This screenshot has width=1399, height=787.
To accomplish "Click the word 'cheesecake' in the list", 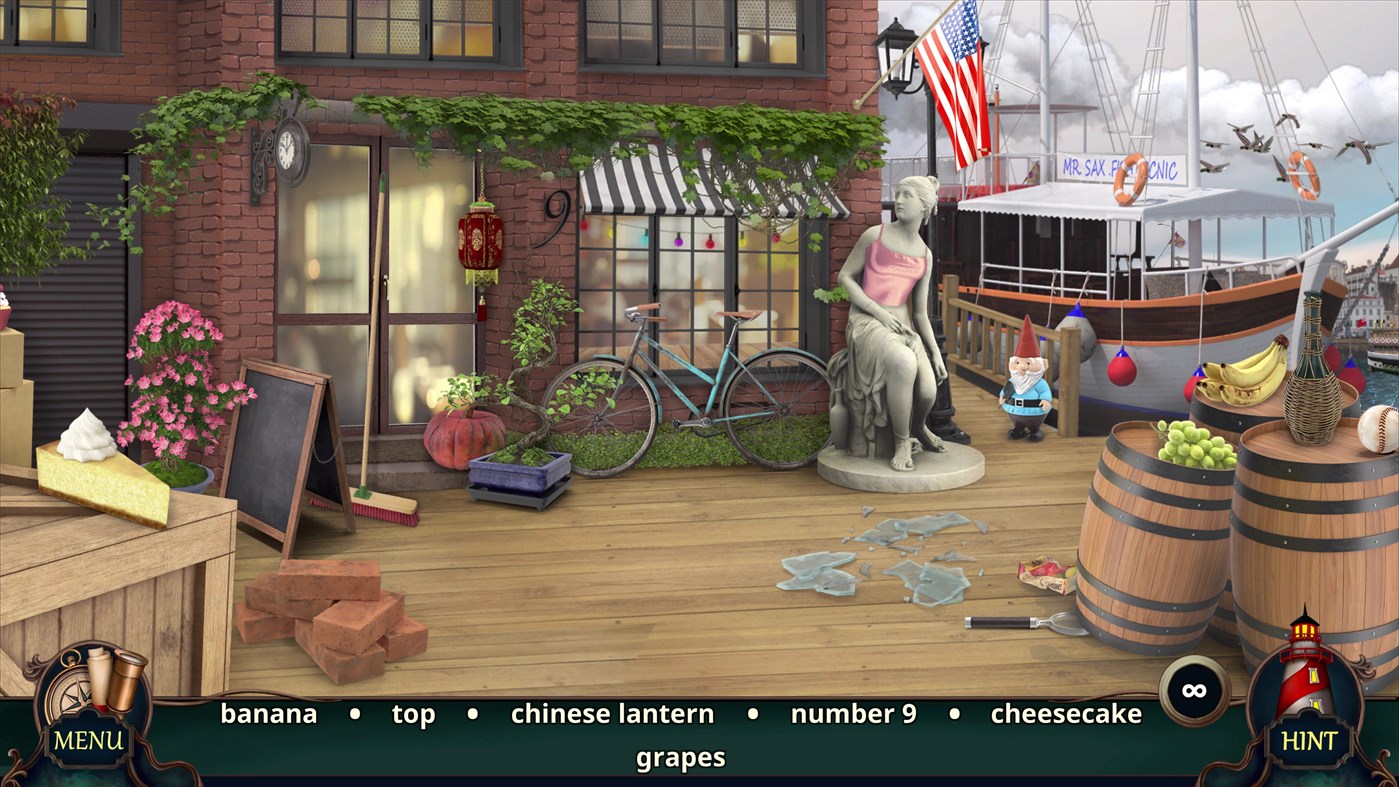I will pos(1064,714).
